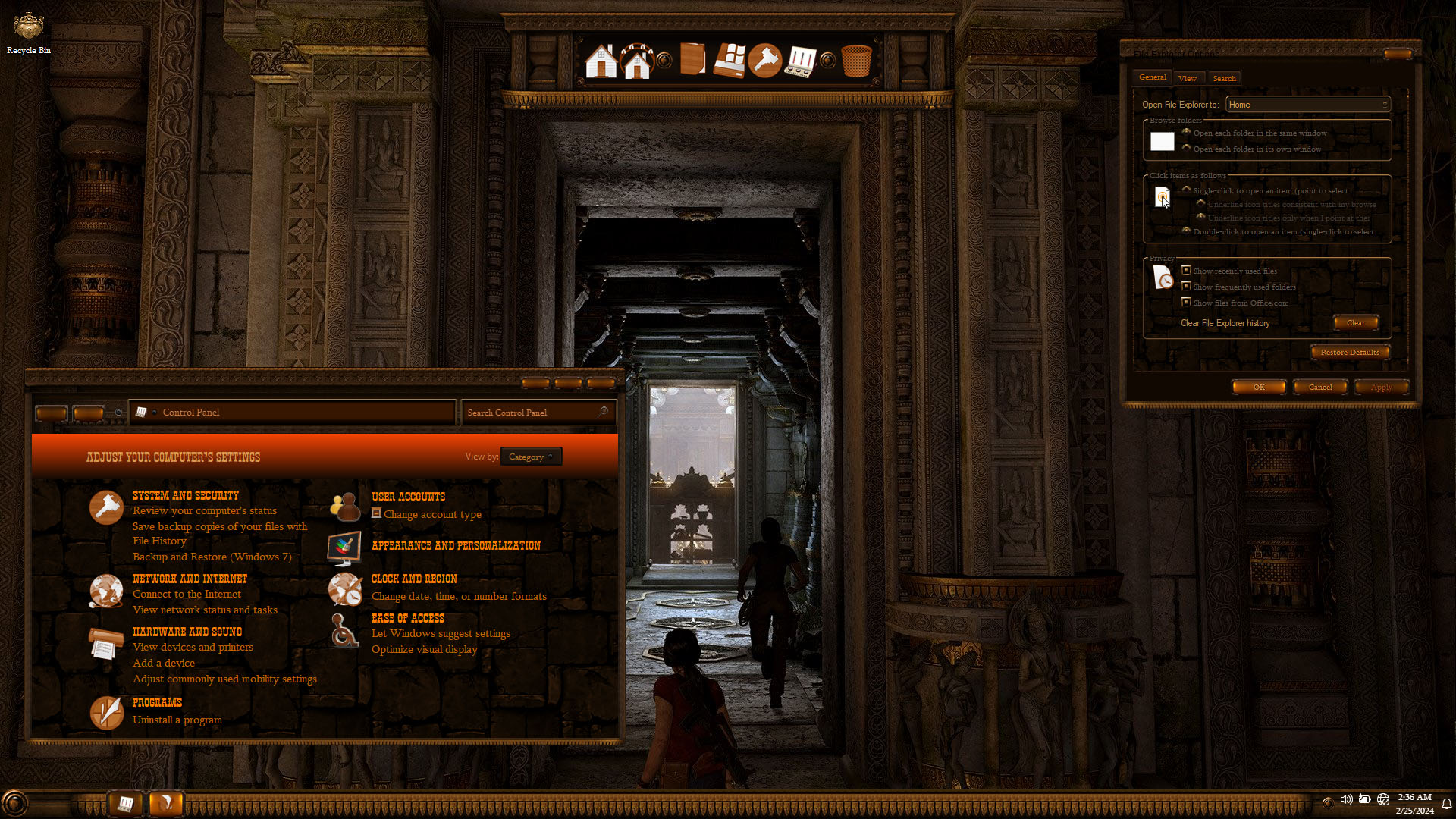Open Network and Internet category
This screenshot has width=1456, height=819.
190,579
